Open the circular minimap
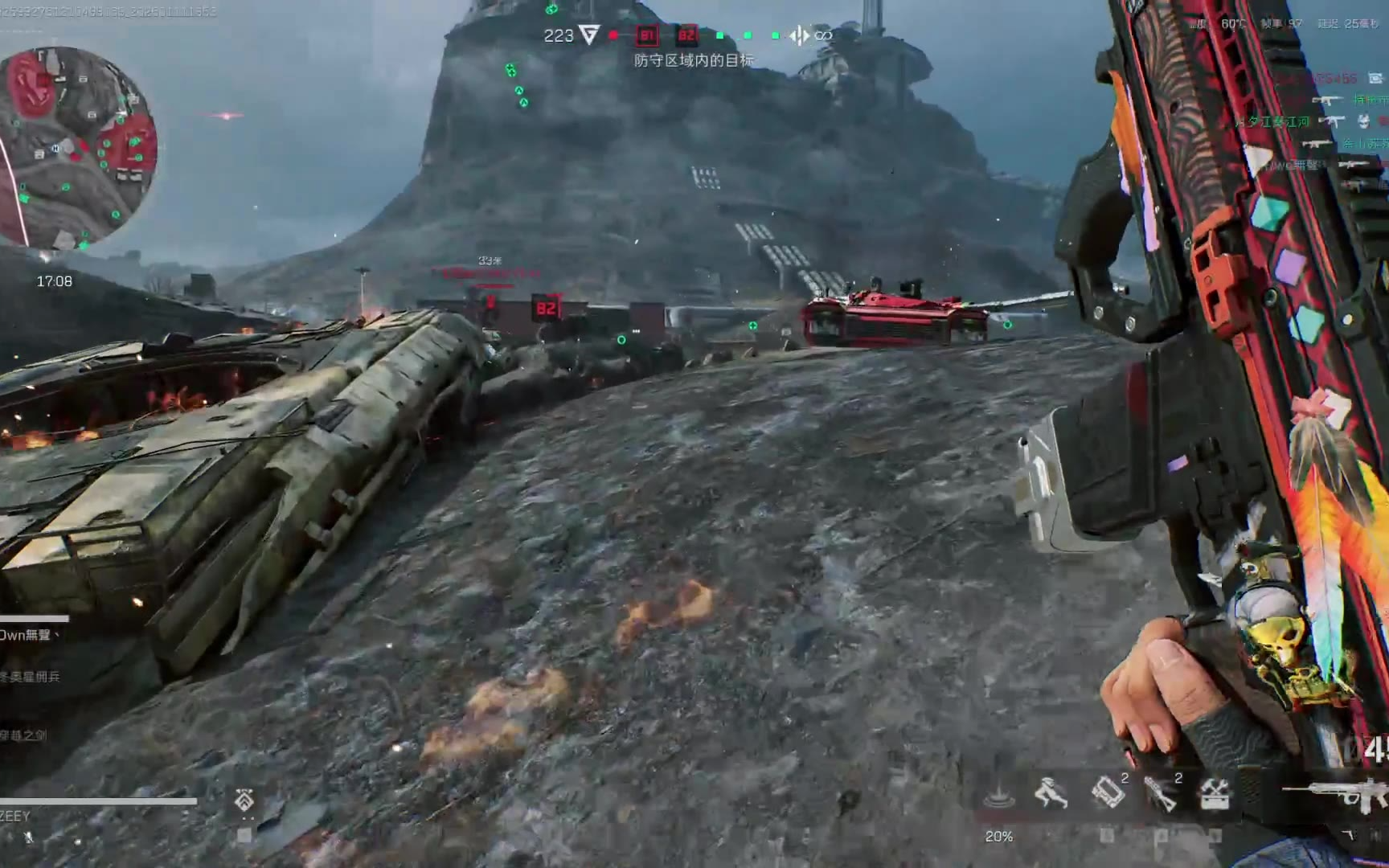 coord(78,147)
